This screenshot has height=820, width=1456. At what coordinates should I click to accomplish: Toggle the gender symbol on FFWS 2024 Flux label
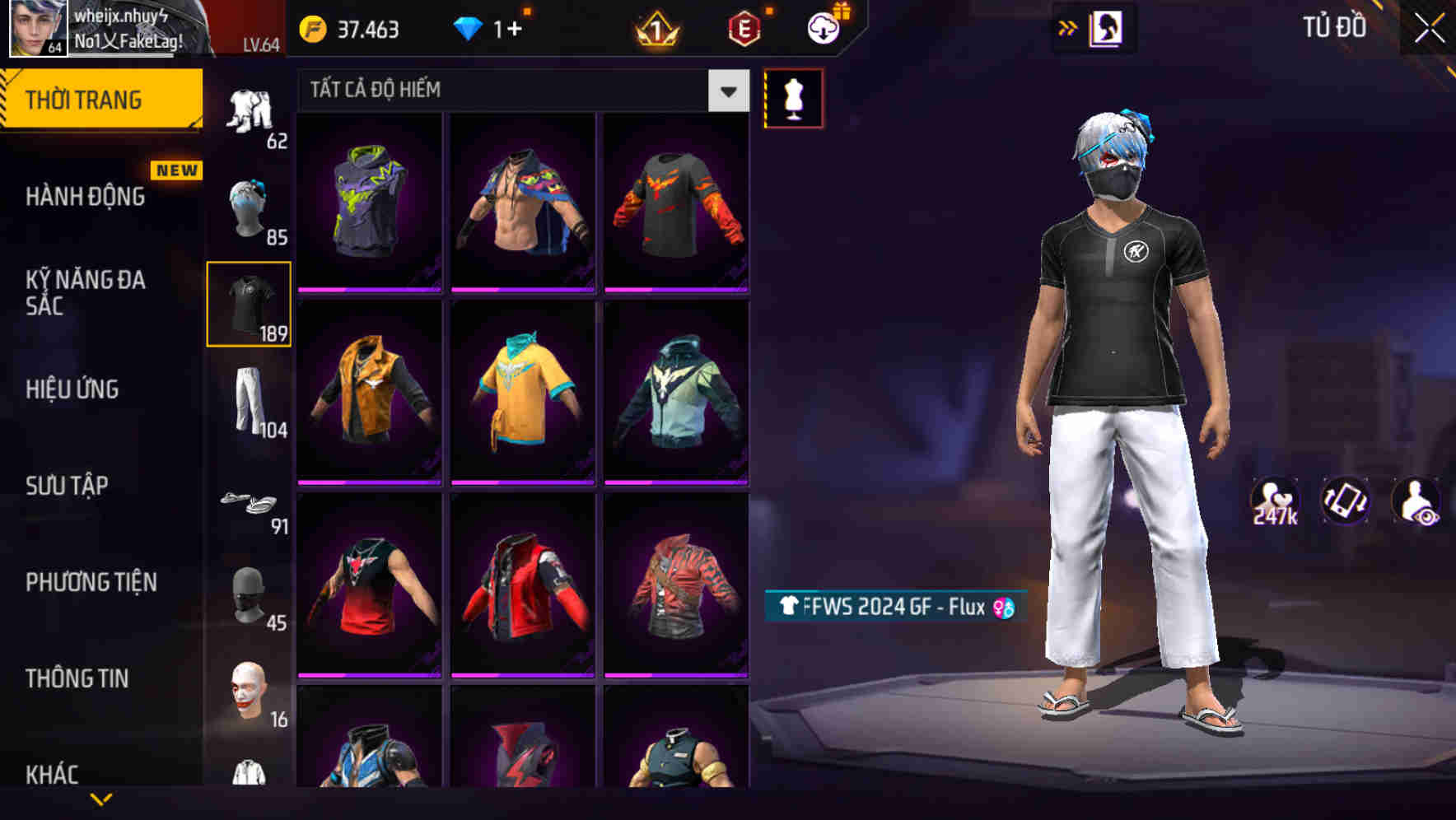[1004, 606]
